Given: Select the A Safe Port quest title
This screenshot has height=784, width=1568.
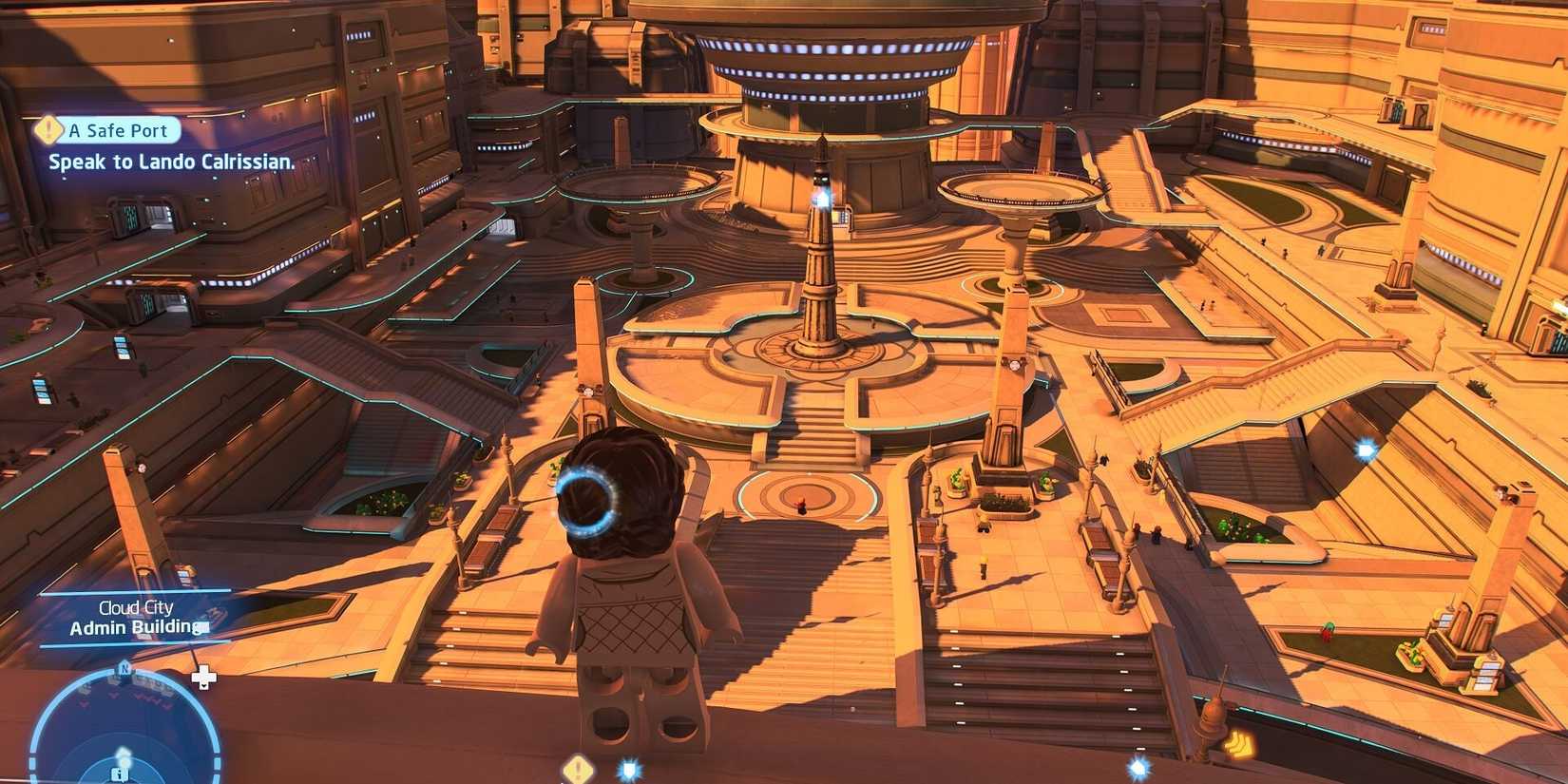Looking at the screenshot, I should coord(116,130).
